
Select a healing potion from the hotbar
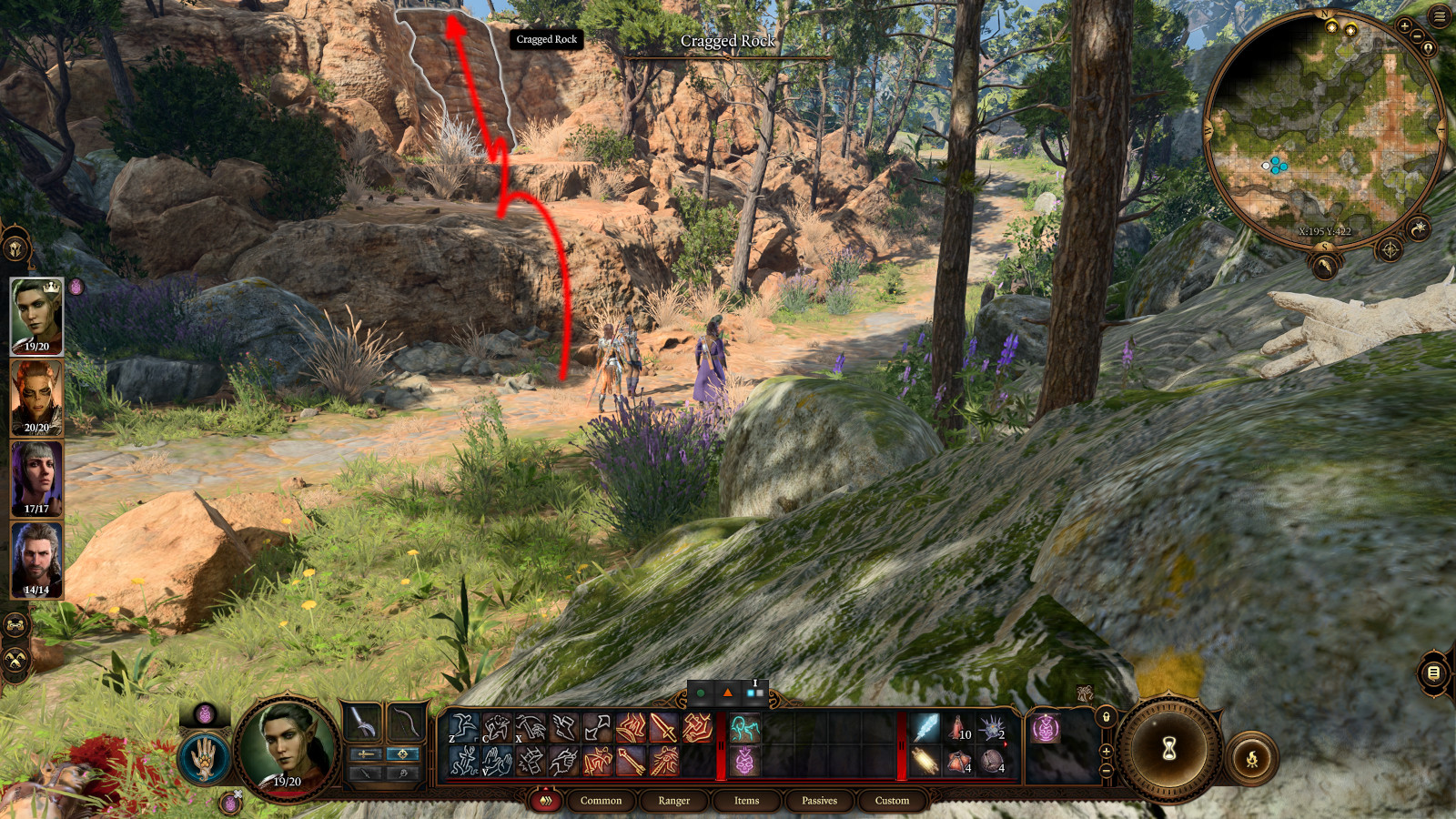point(955,727)
